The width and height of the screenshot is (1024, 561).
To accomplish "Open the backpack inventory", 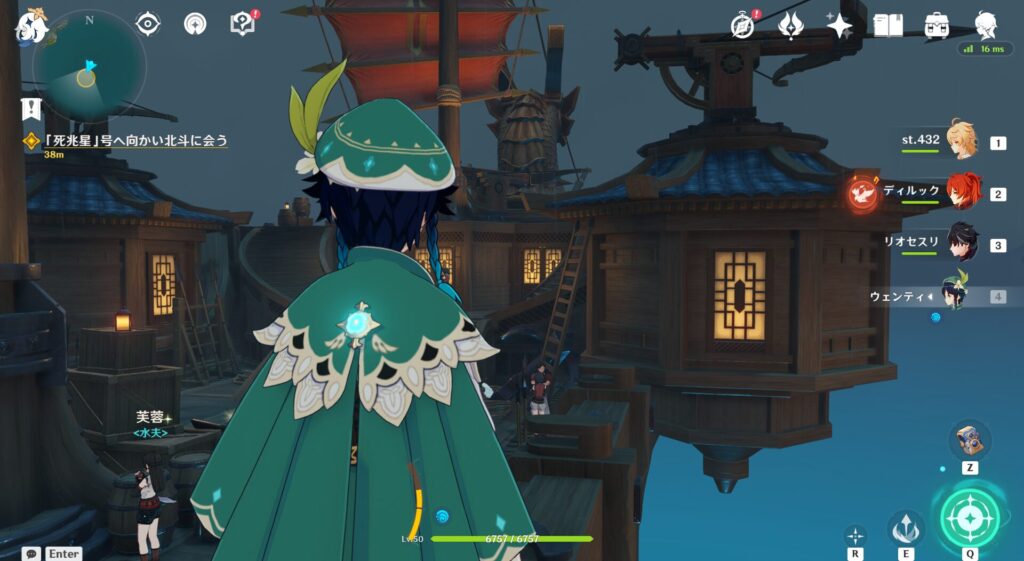I will [x=937, y=26].
